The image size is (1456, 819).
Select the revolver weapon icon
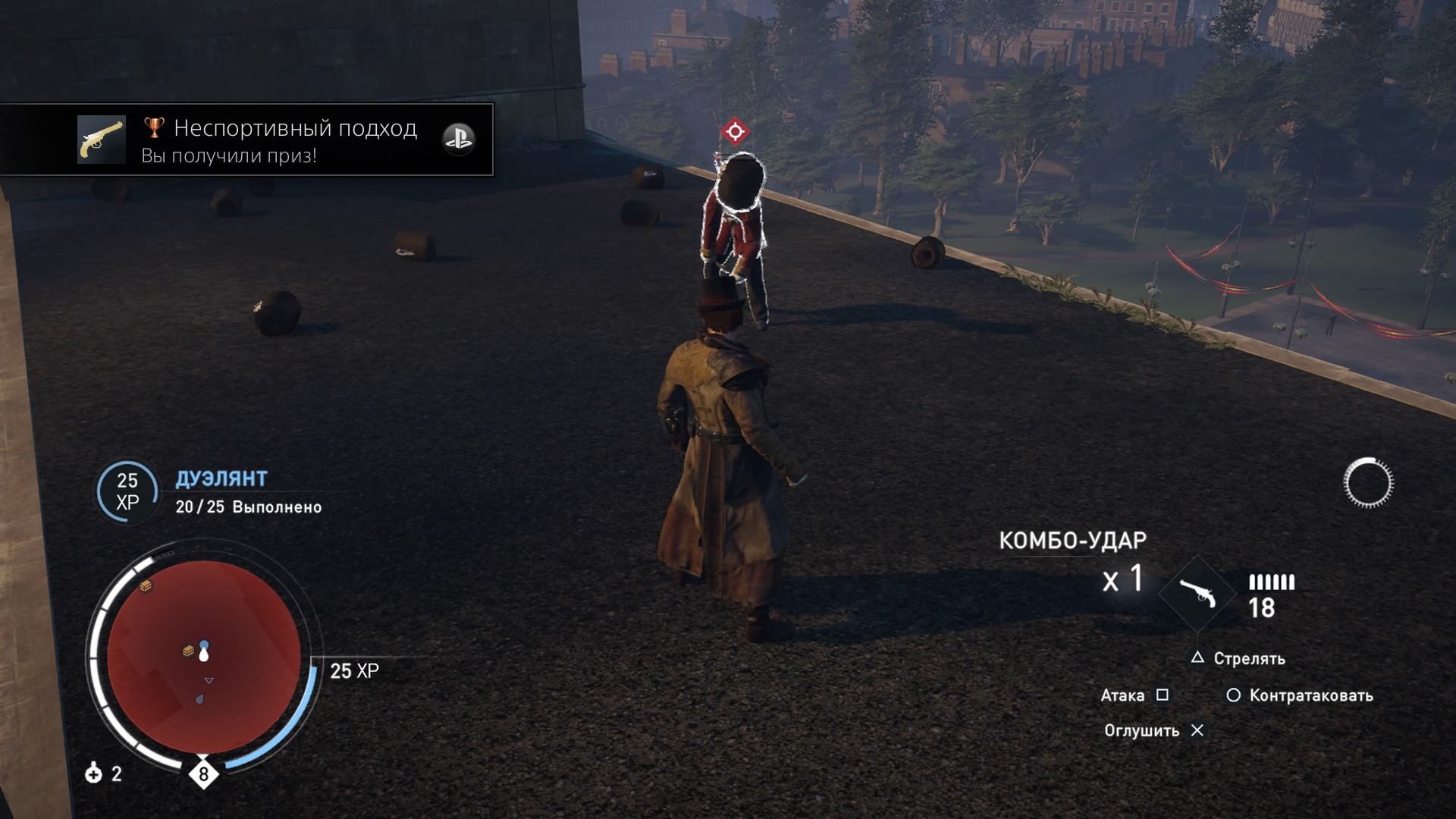[1198, 595]
